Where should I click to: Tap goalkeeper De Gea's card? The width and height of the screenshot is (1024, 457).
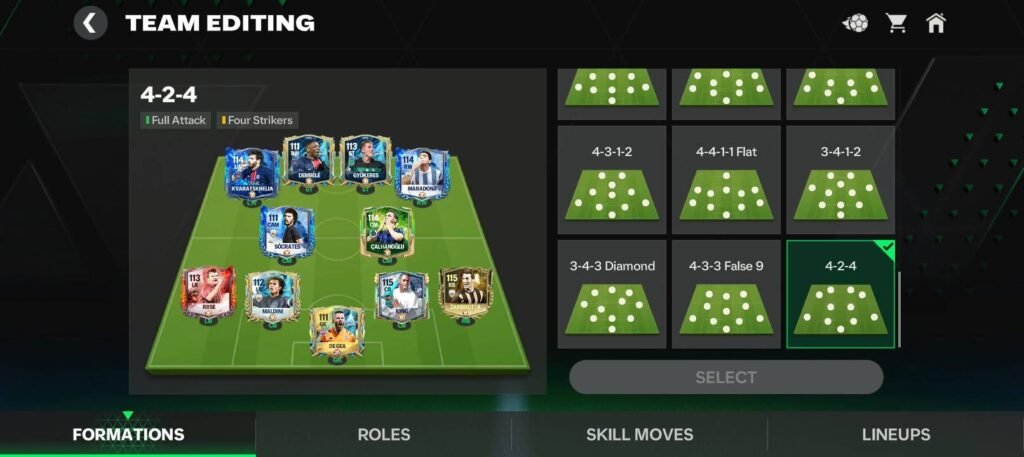click(x=336, y=333)
